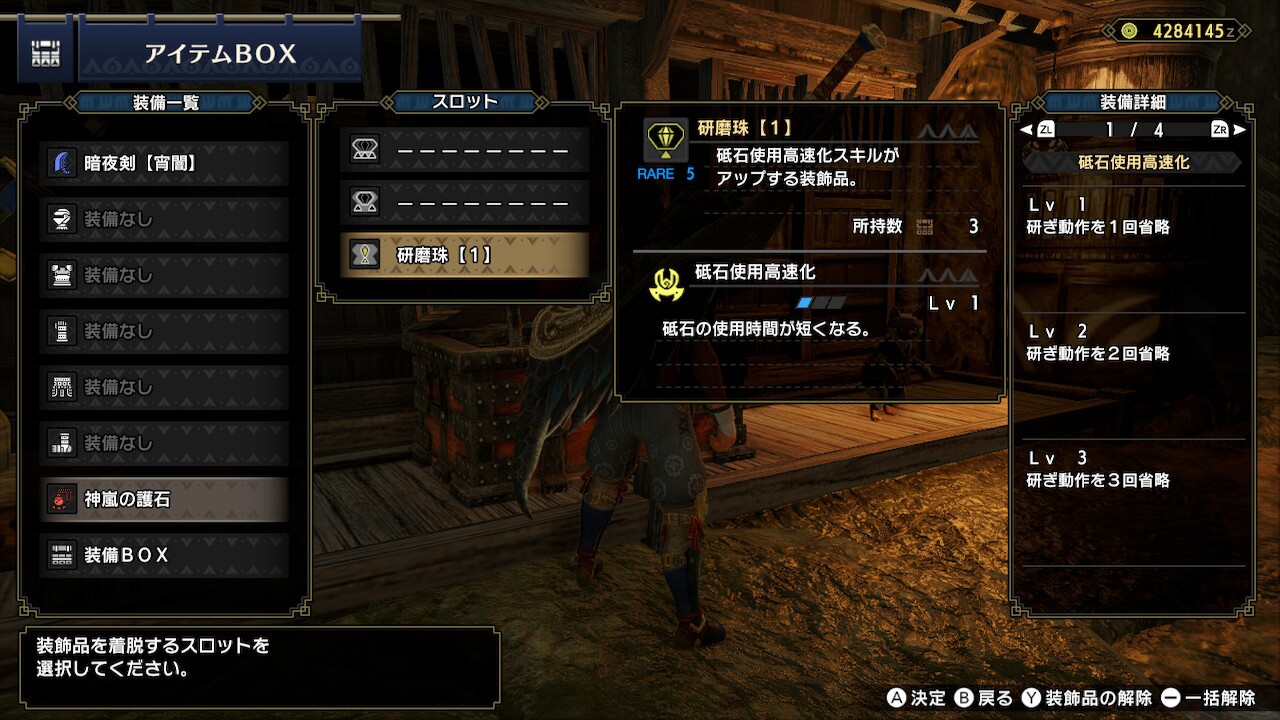Image resolution: width=1280 pixels, height=720 pixels.
Task: Select the 暗夜剣【宵闇】 weapon entry
Action: click(166, 163)
